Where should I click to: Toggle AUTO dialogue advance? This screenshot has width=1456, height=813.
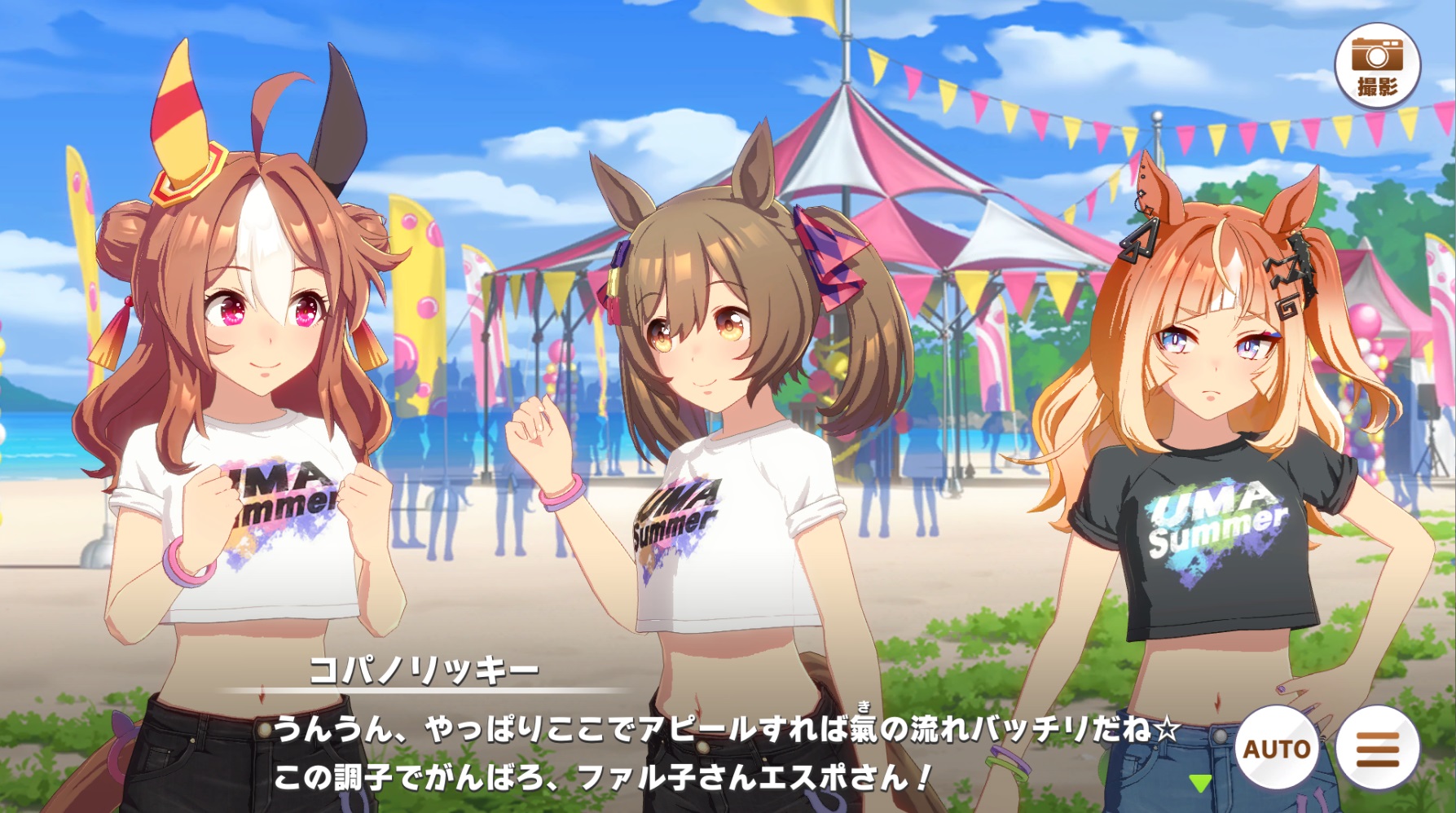[x=1276, y=747]
